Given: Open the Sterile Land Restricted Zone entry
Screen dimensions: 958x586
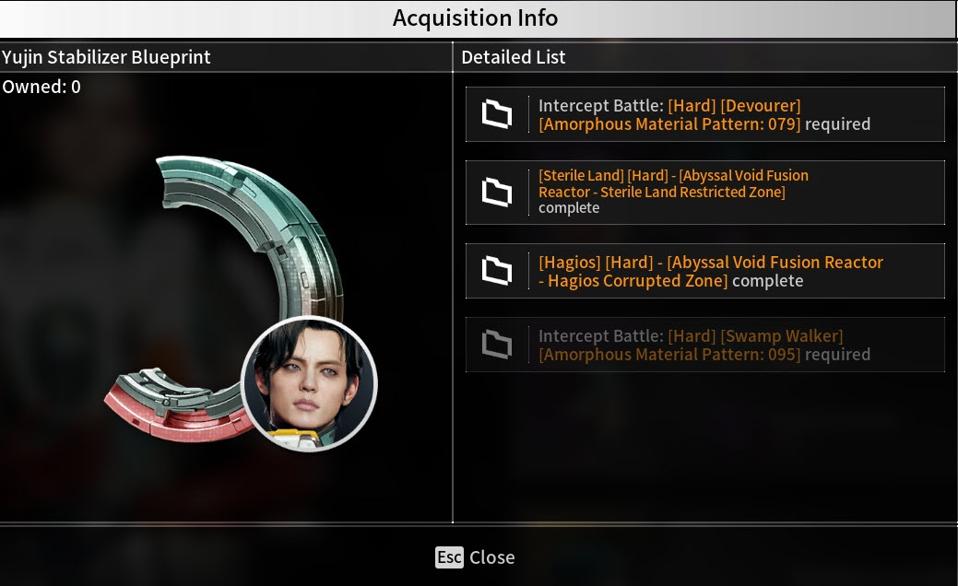Looking at the screenshot, I should coord(704,192).
